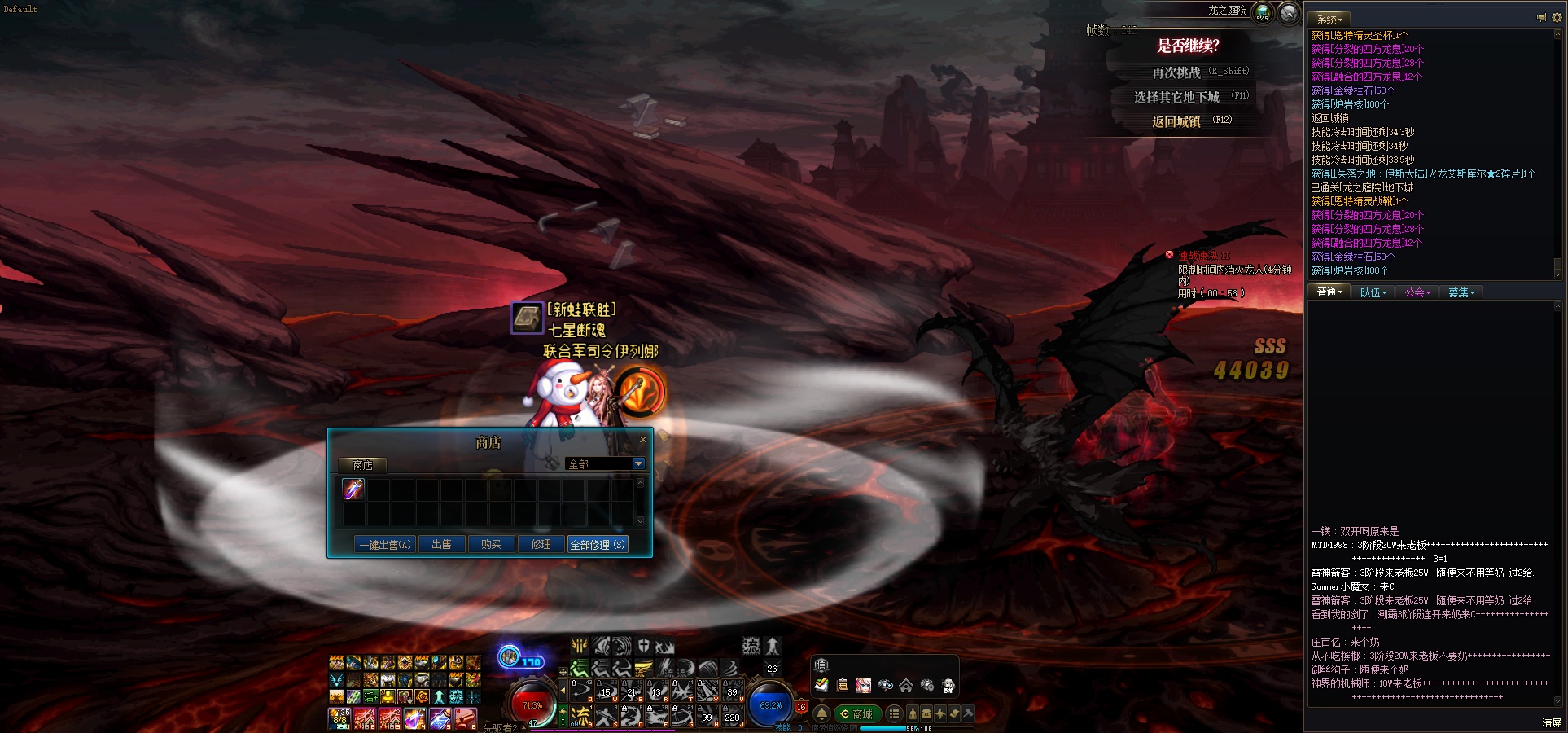Click the 一键出售 button
Viewport: 1568px width, 733px height.
[x=385, y=544]
